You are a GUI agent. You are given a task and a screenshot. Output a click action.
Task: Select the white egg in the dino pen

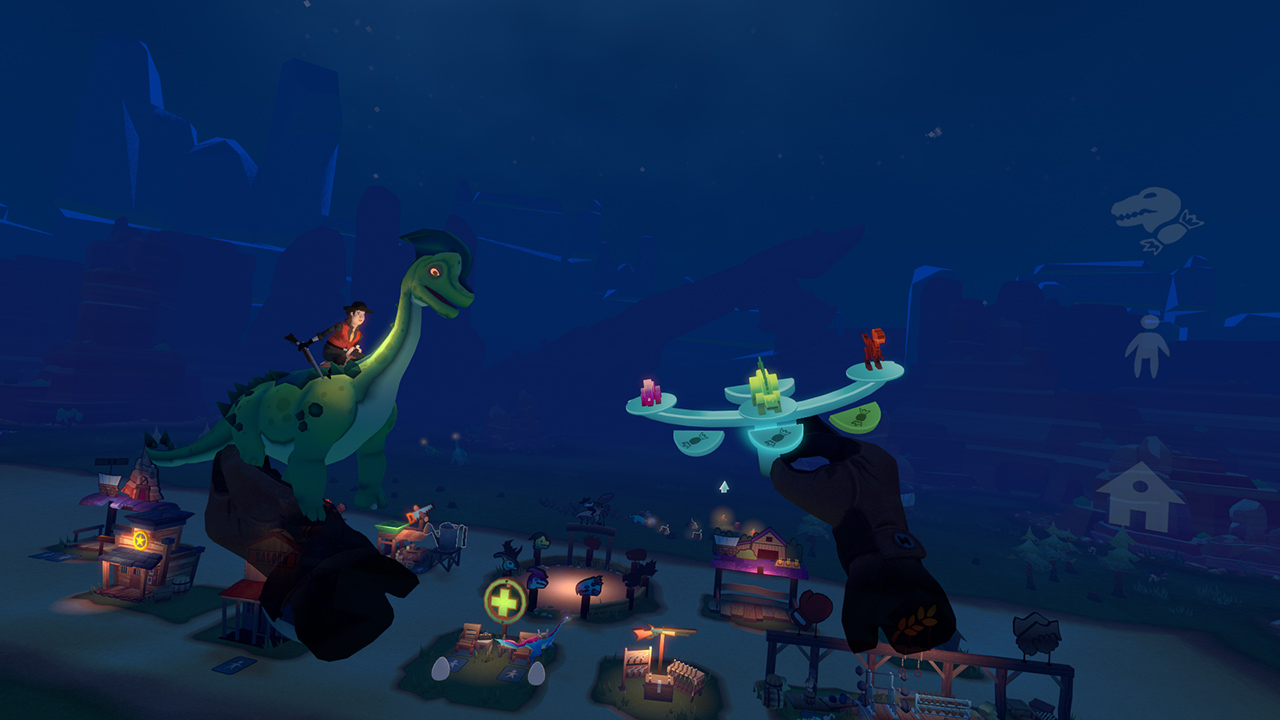click(443, 668)
